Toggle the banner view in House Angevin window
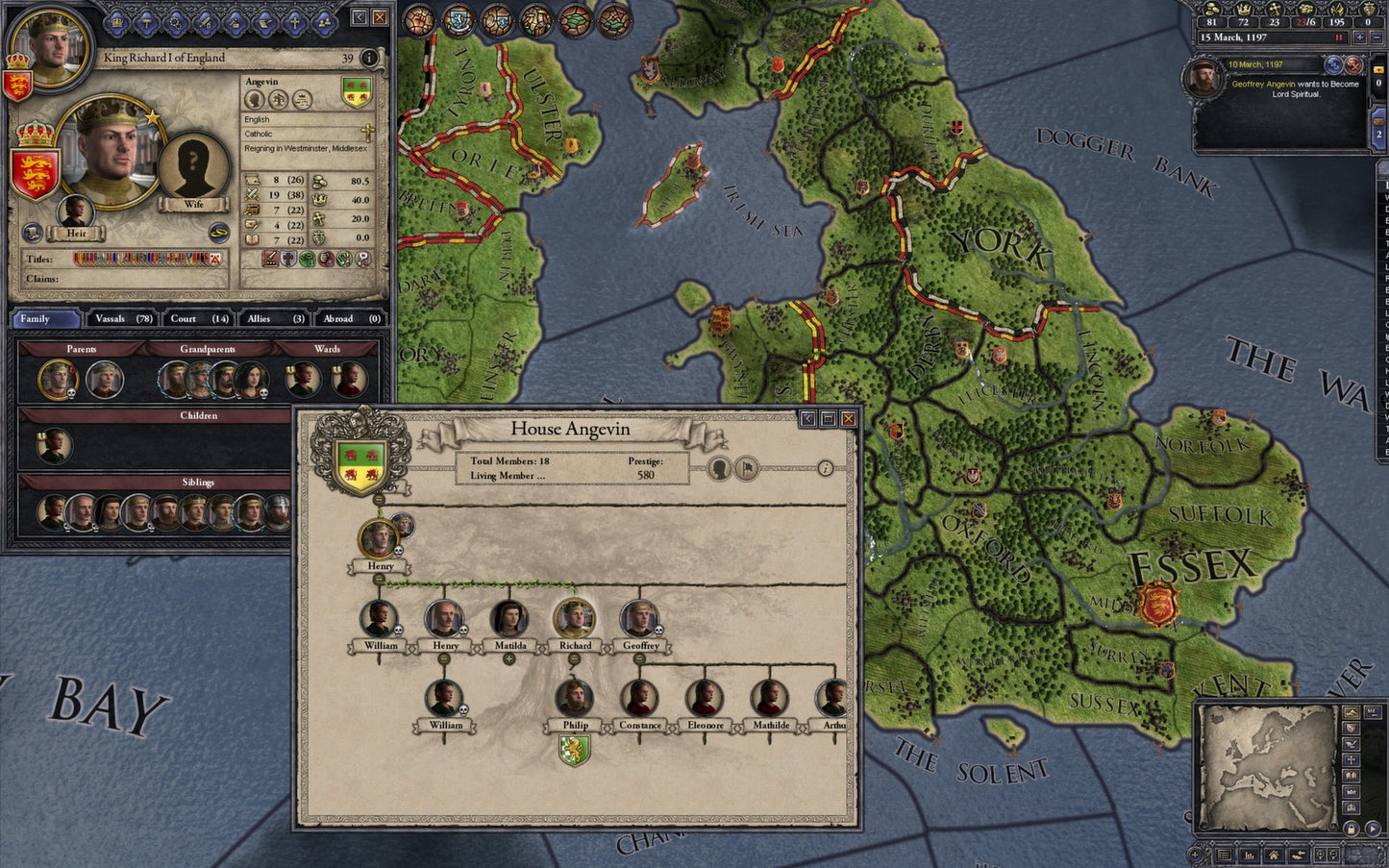Viewport: 1389px width, 868px height. point(747,468)
